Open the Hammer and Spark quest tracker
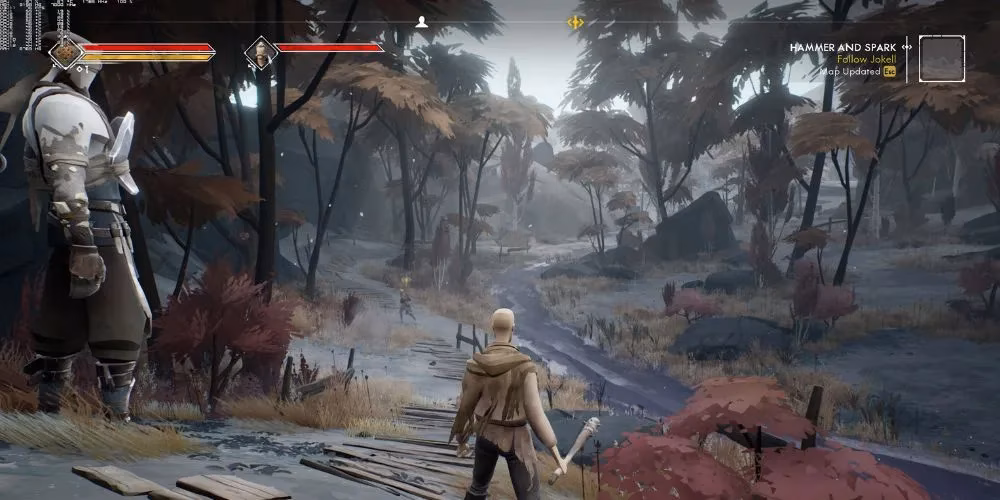Viewport: 1000px width, 500px height. point(843,46)
